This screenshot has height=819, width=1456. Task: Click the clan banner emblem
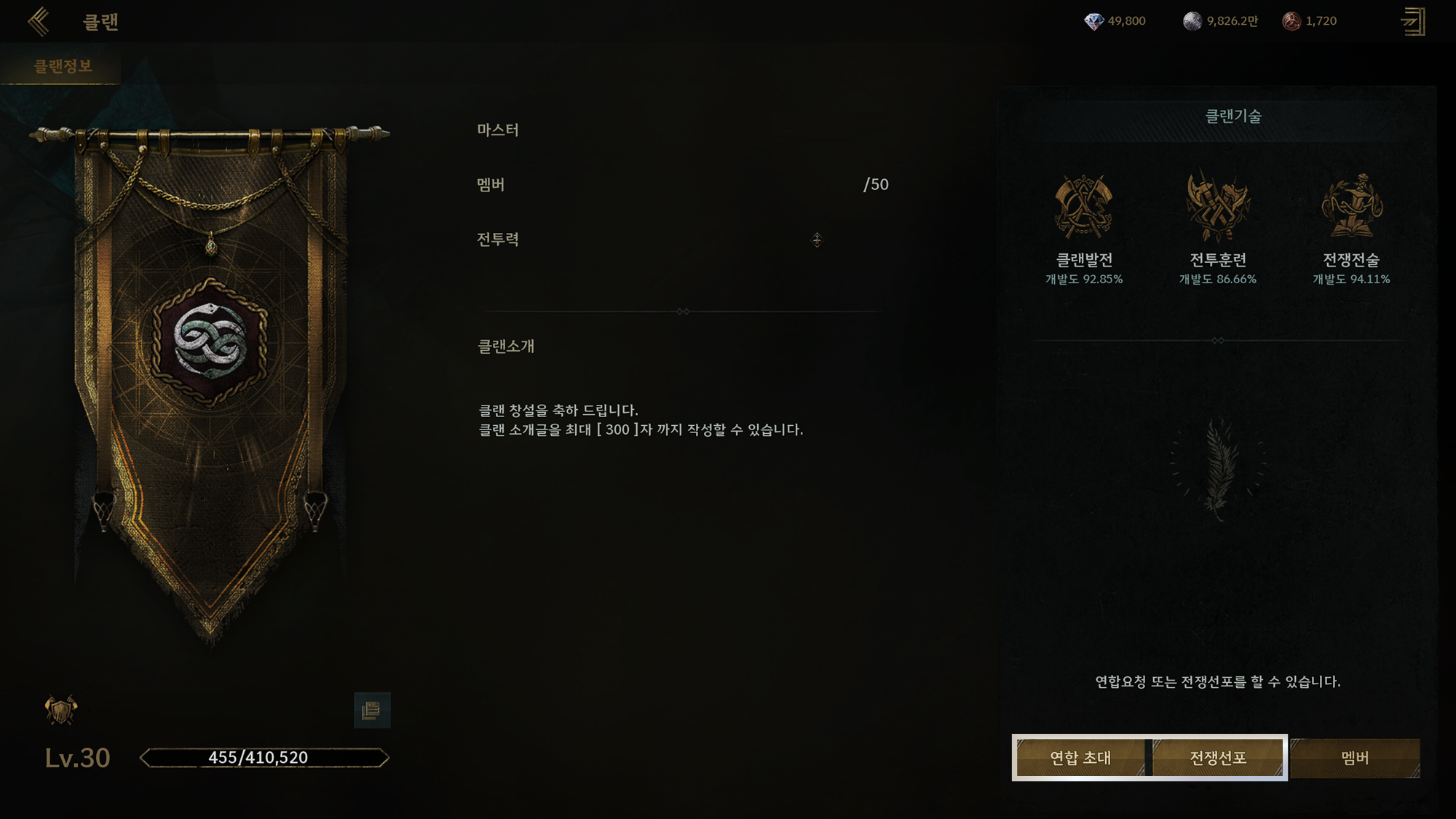(x=210, y=341)
